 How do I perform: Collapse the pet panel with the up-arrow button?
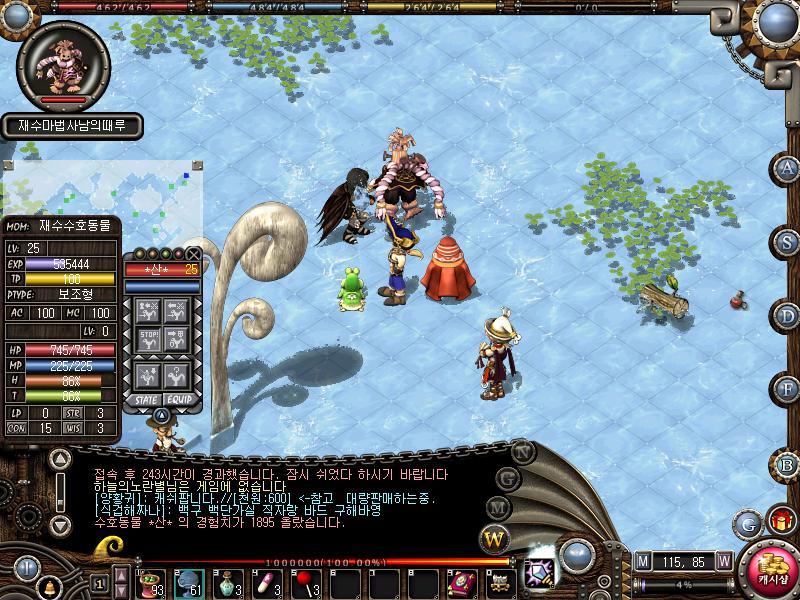click(161, 414)
